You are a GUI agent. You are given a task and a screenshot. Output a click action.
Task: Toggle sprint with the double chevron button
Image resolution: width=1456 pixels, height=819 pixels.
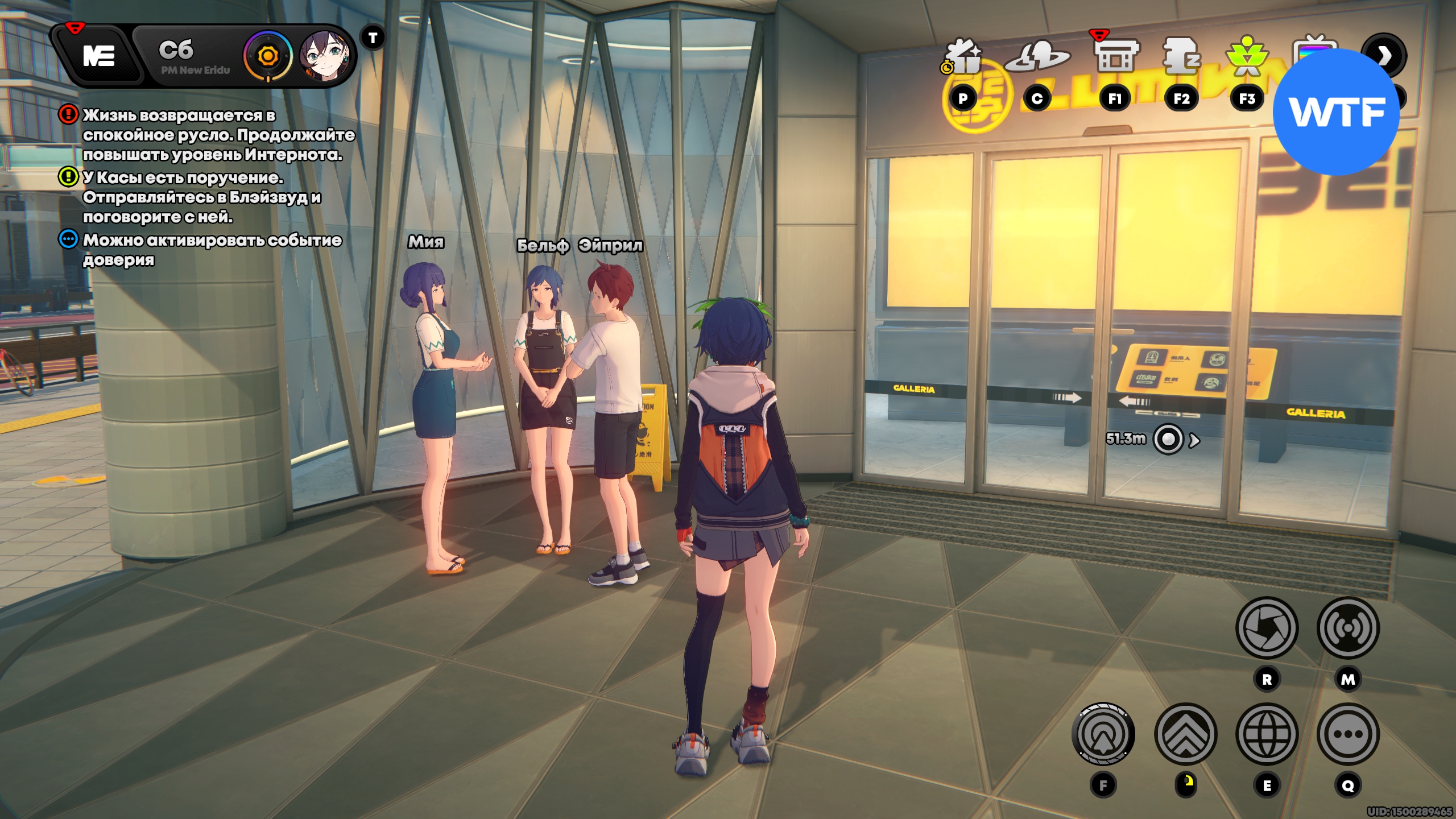click(1185, 734)
